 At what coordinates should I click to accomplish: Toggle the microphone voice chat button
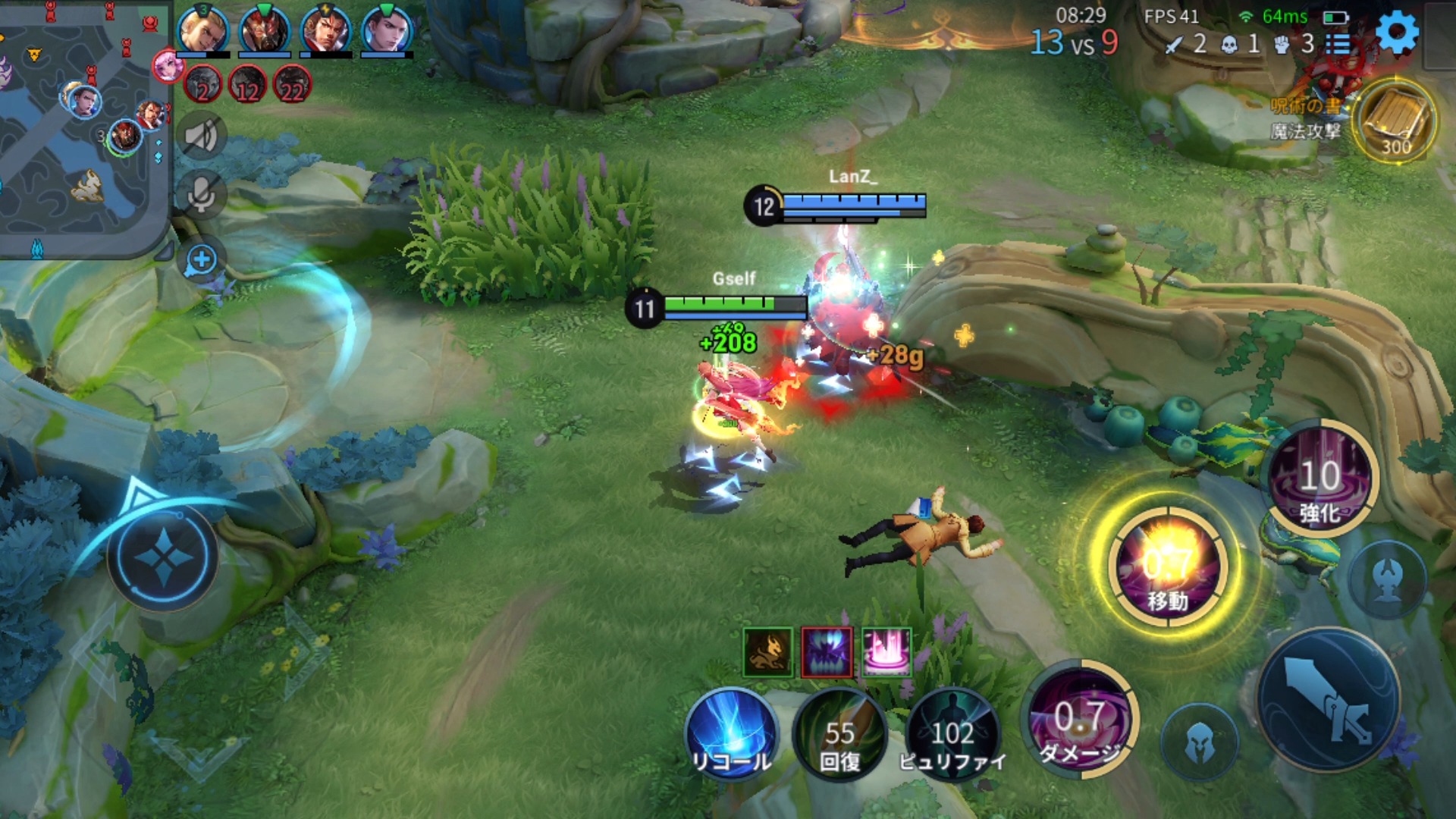click(x=201, y=195)
